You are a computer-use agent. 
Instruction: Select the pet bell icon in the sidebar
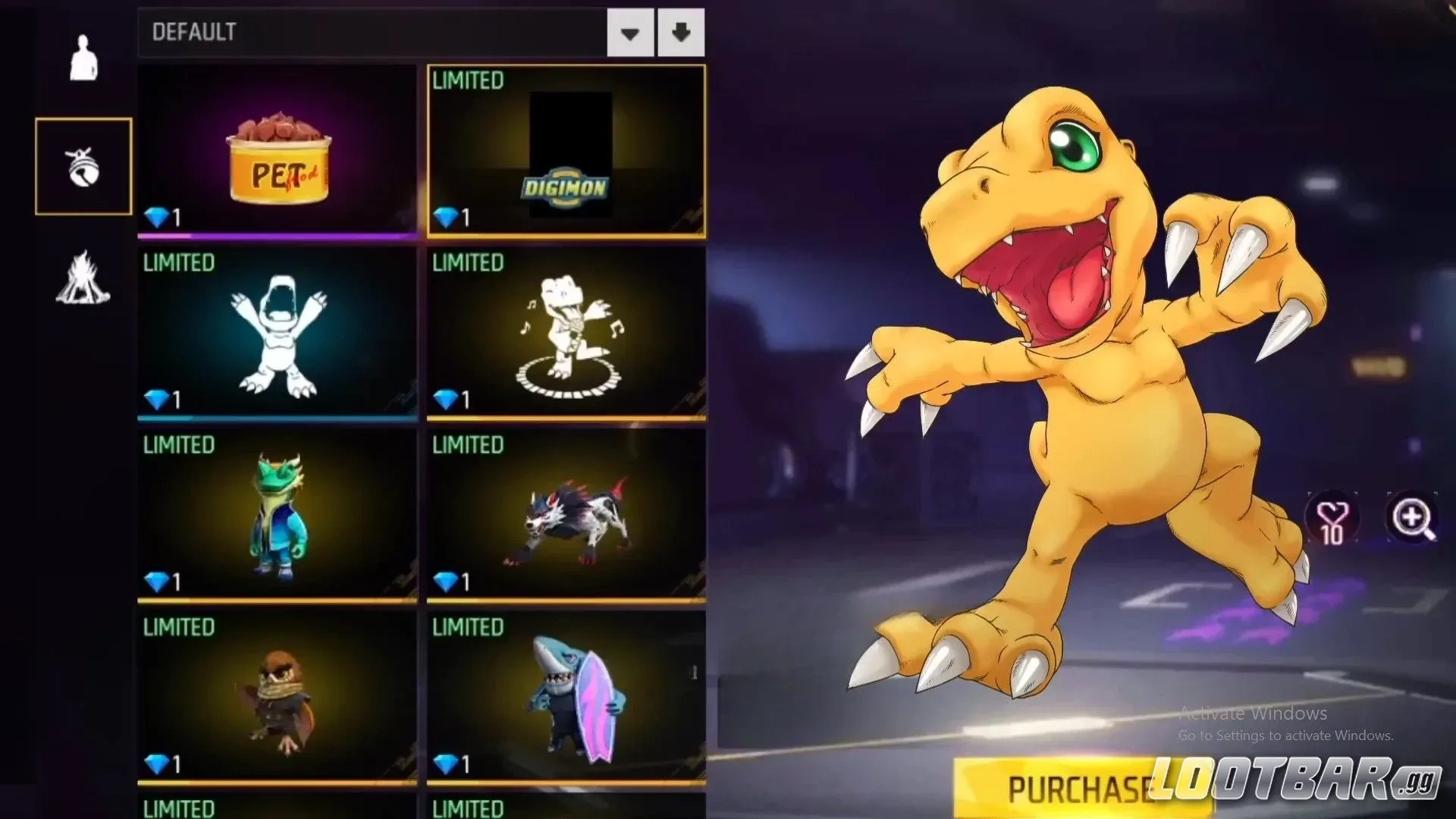(x=83, y=167)
